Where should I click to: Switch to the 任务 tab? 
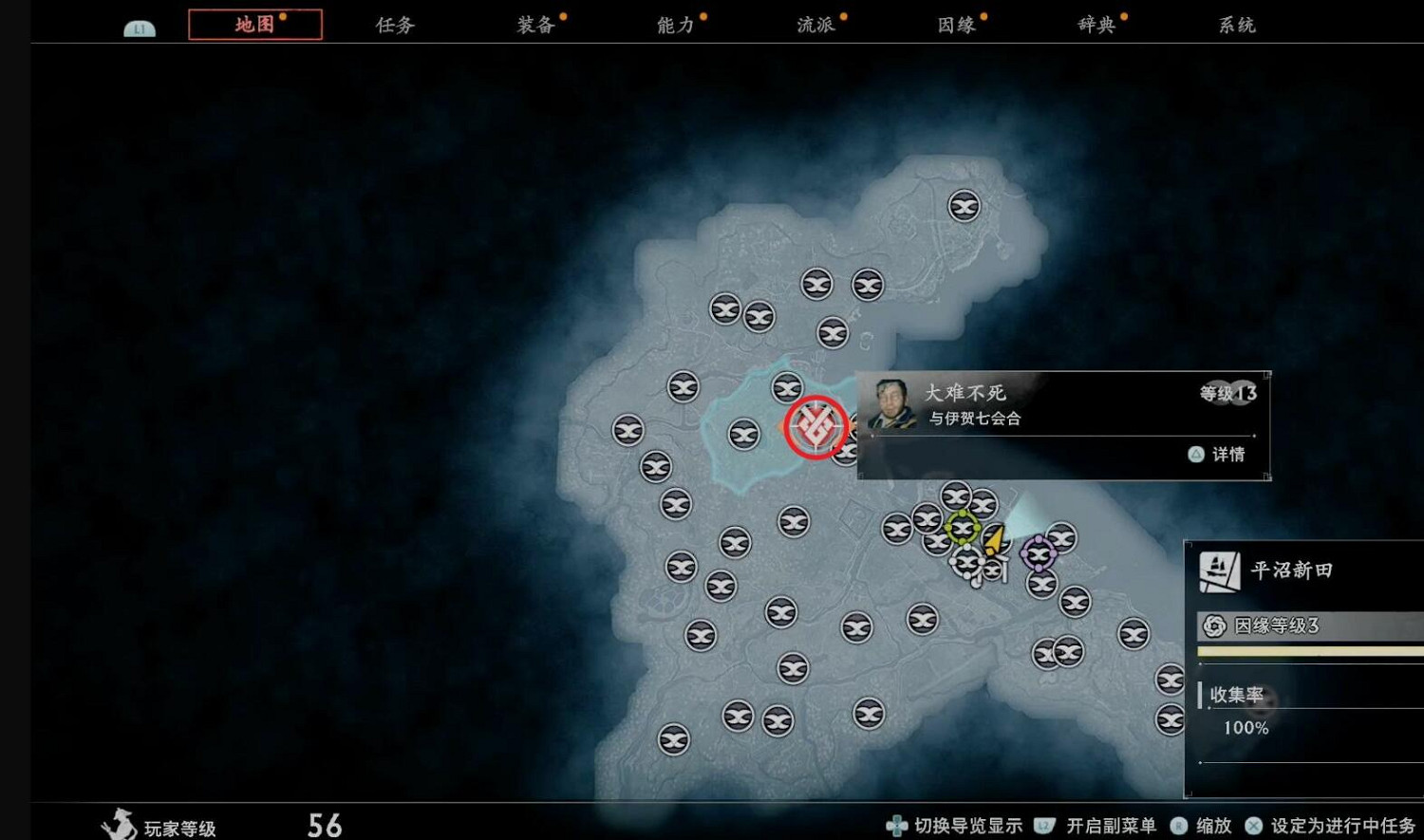coord(393,25)
